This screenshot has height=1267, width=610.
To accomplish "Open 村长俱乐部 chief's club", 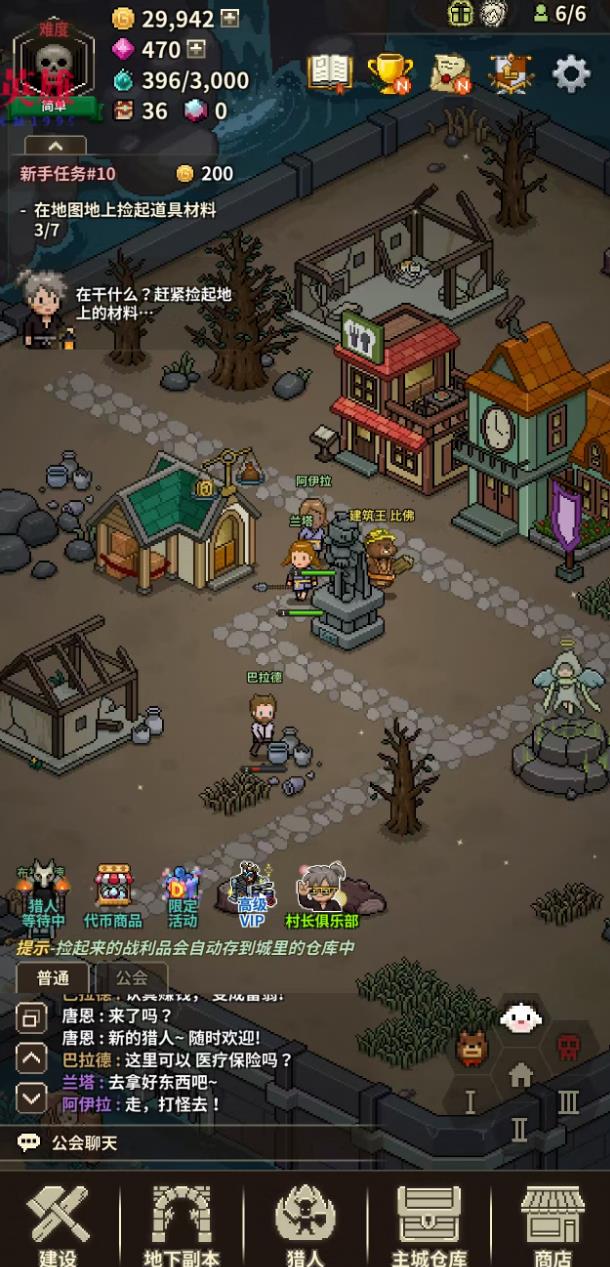I will click(322, 895).
